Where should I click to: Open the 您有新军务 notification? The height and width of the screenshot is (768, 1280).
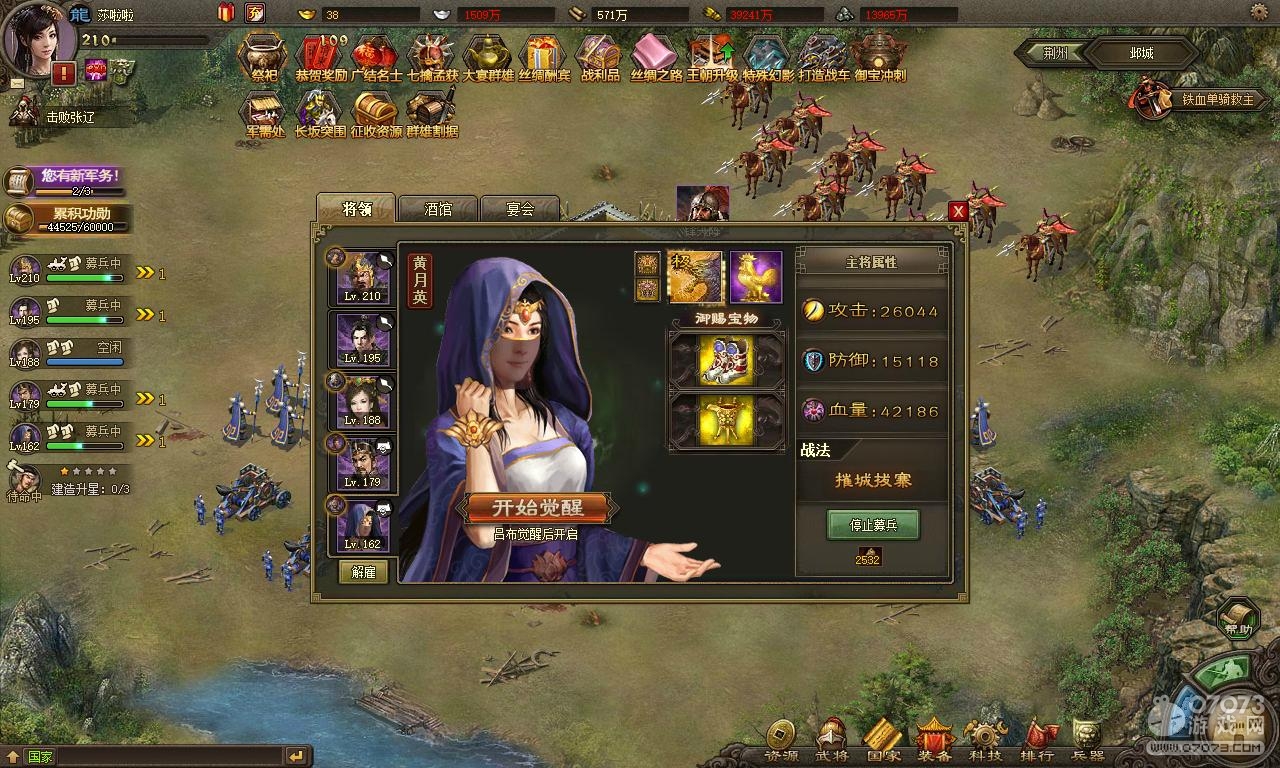(68, 180)
